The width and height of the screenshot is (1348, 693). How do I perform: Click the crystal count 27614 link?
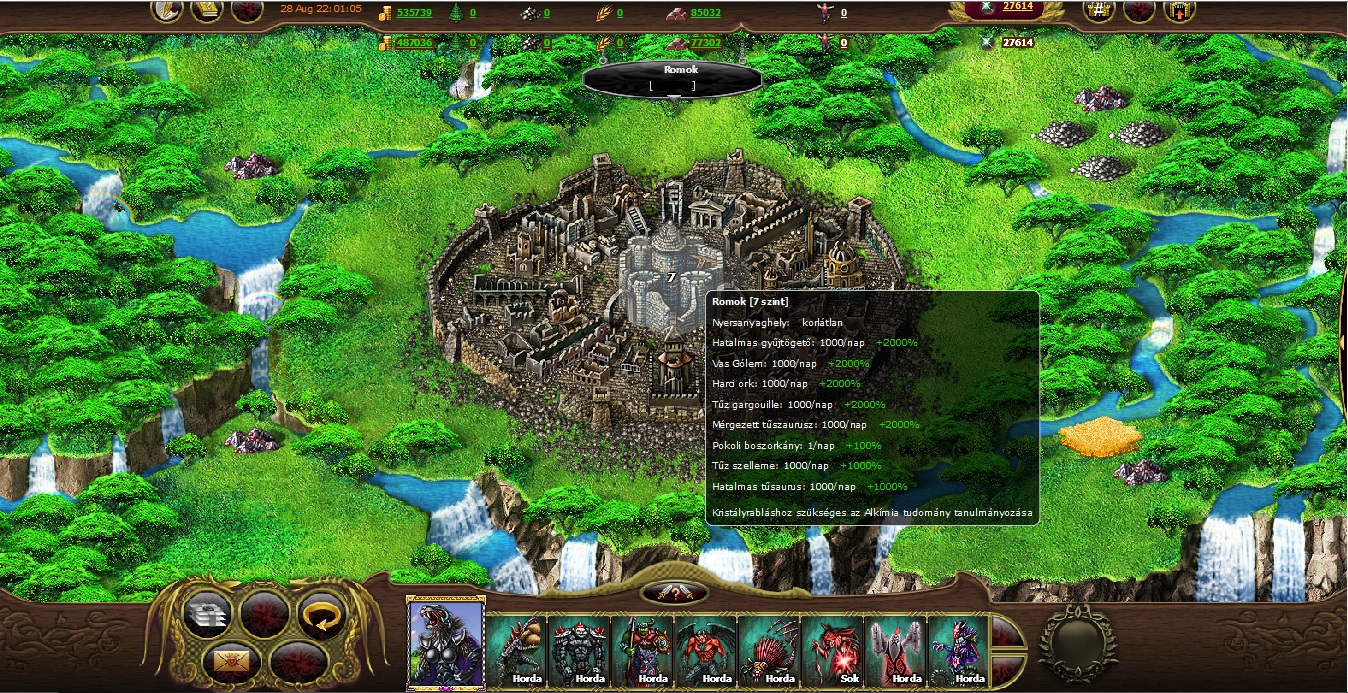pyautogui.click(x=1017, y=7)
